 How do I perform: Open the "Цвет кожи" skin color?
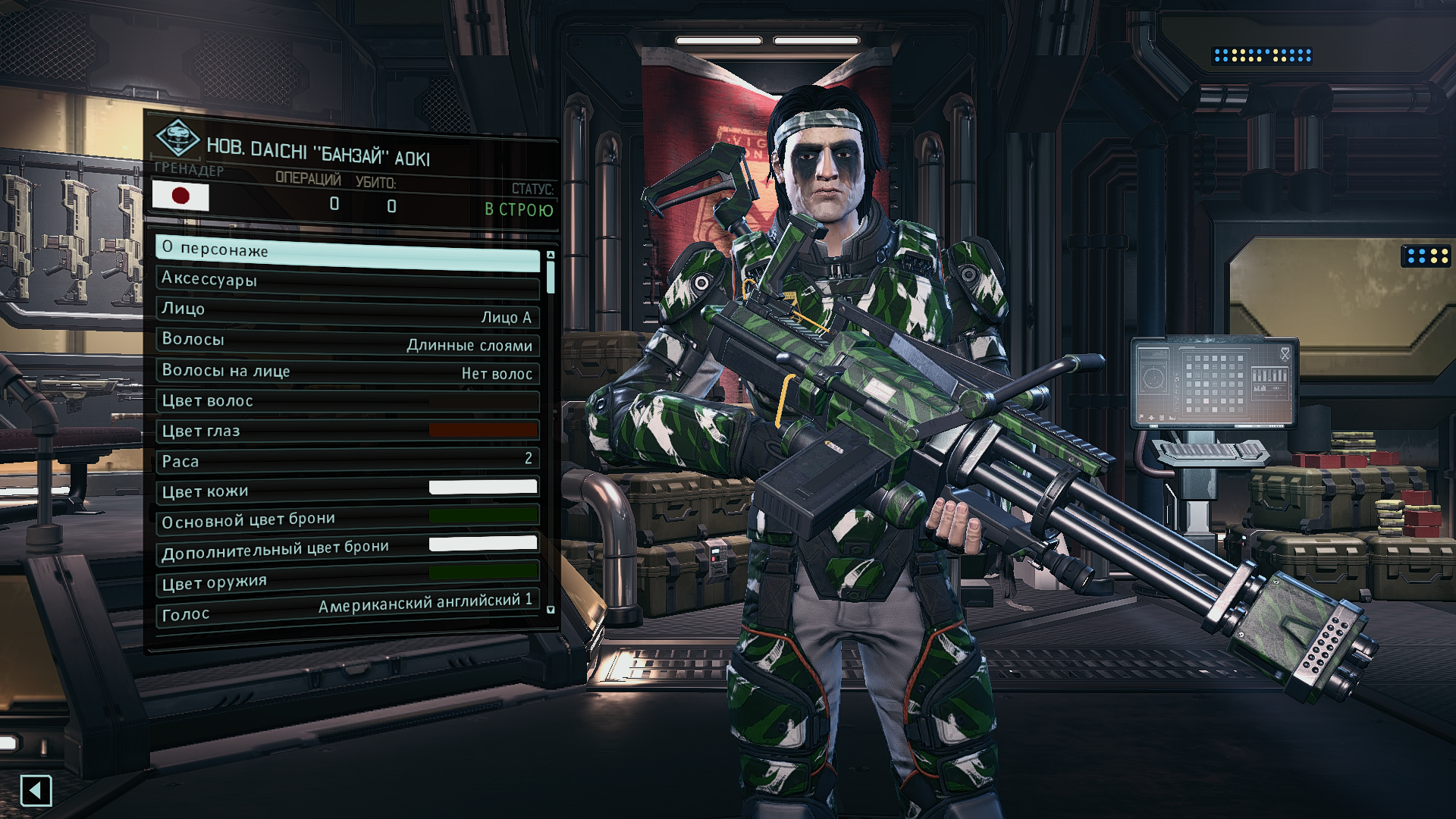tap(347, 490)
